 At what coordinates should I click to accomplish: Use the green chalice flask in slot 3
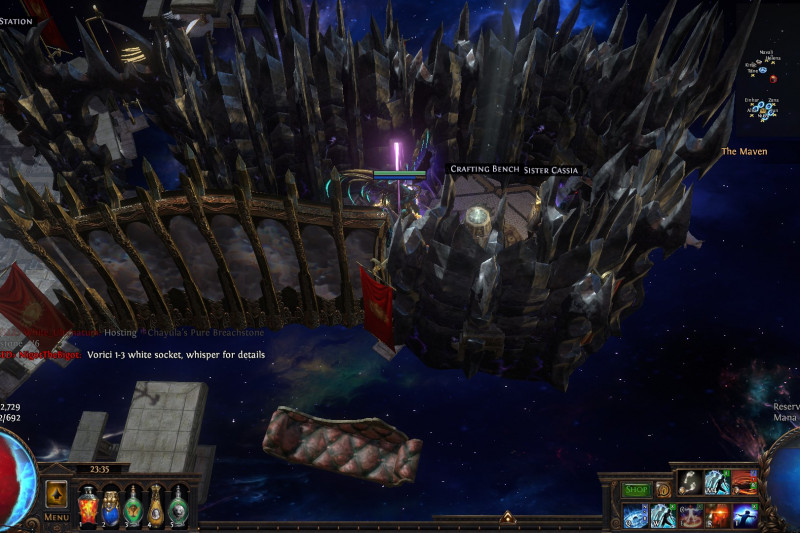133,503
